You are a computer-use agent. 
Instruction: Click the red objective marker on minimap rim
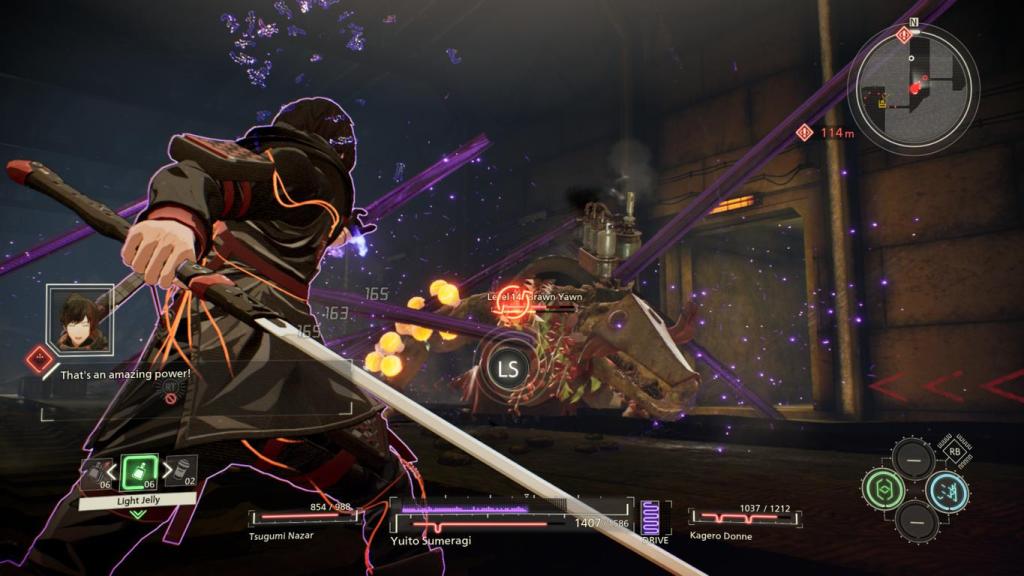(905, 35)
